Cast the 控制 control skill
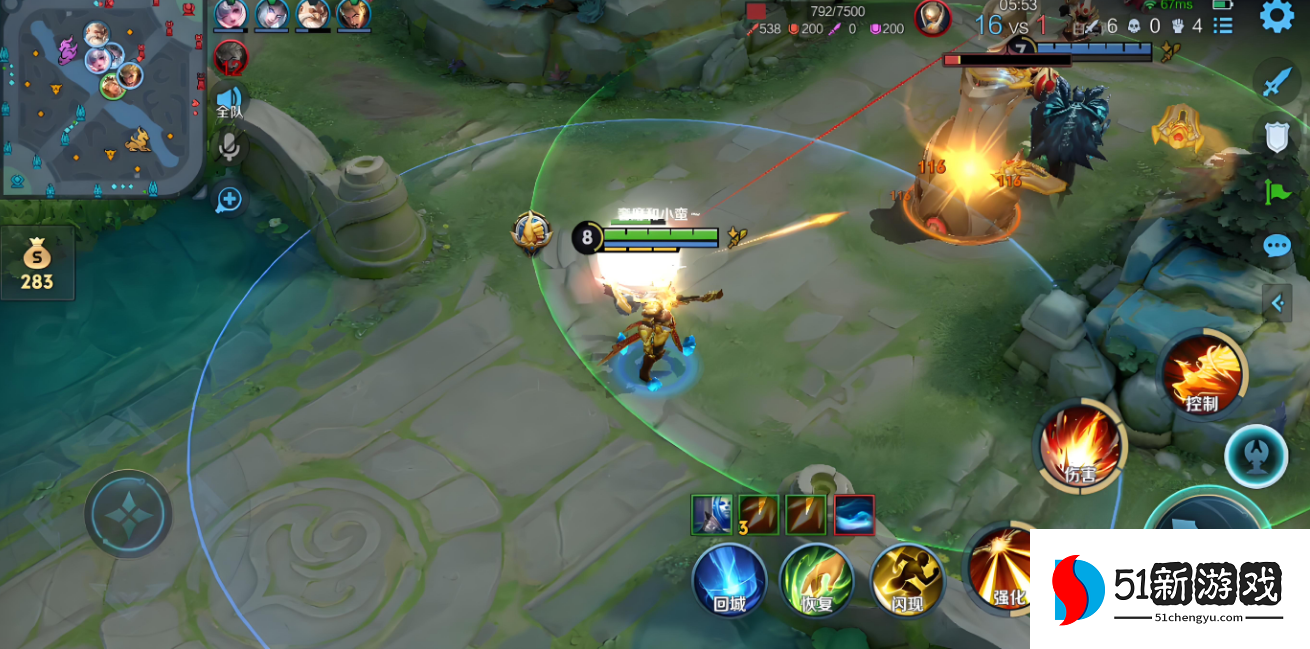 pyautogui.click(x=1202, y=375)
